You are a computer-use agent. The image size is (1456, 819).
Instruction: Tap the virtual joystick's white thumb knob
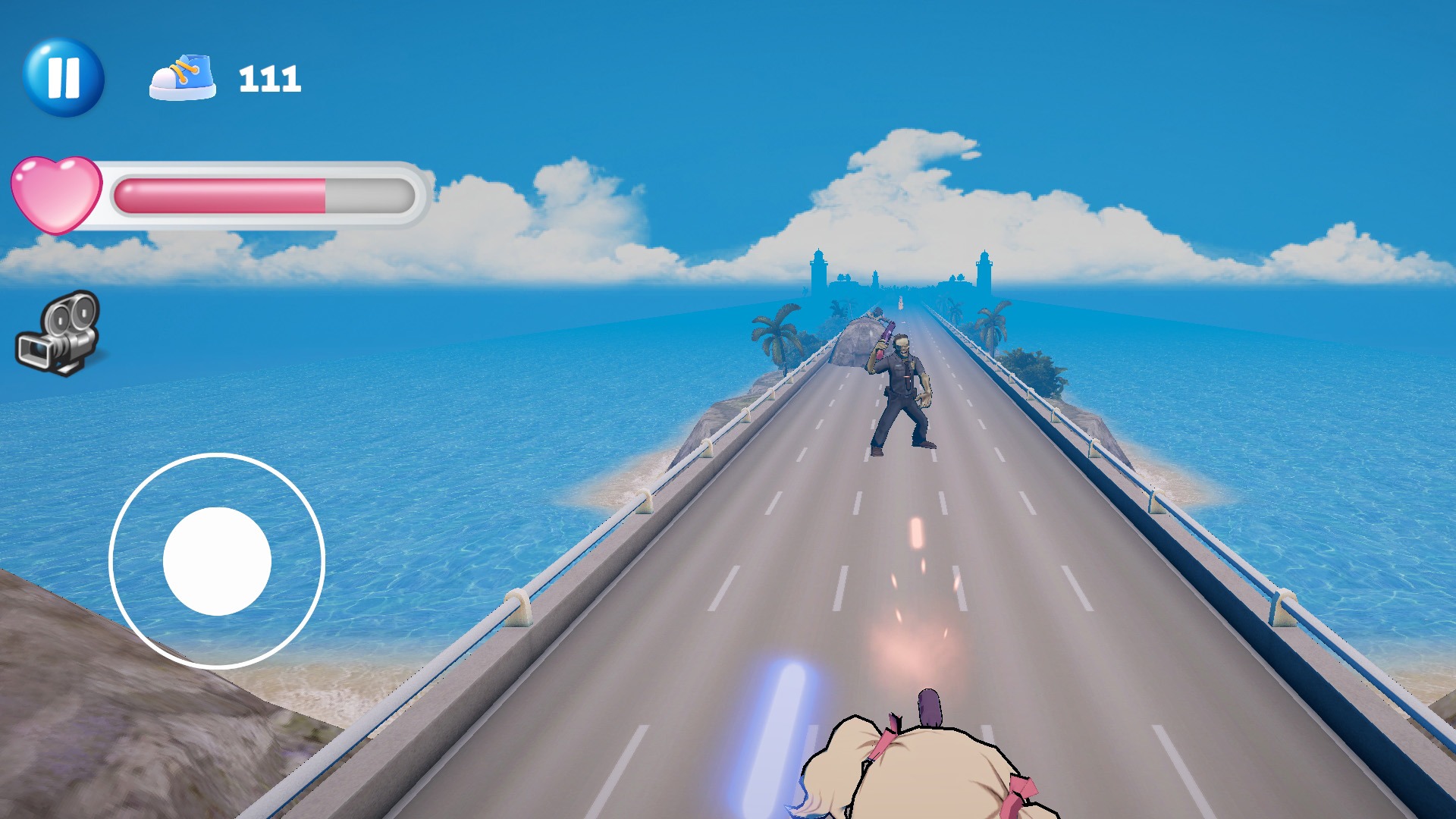tap(217, 561)
